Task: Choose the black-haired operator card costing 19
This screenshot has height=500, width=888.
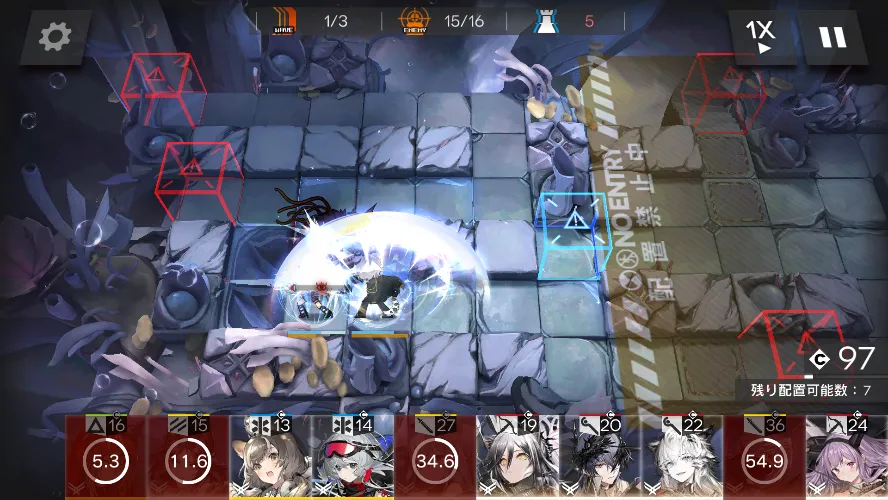Action: (516, 460)
